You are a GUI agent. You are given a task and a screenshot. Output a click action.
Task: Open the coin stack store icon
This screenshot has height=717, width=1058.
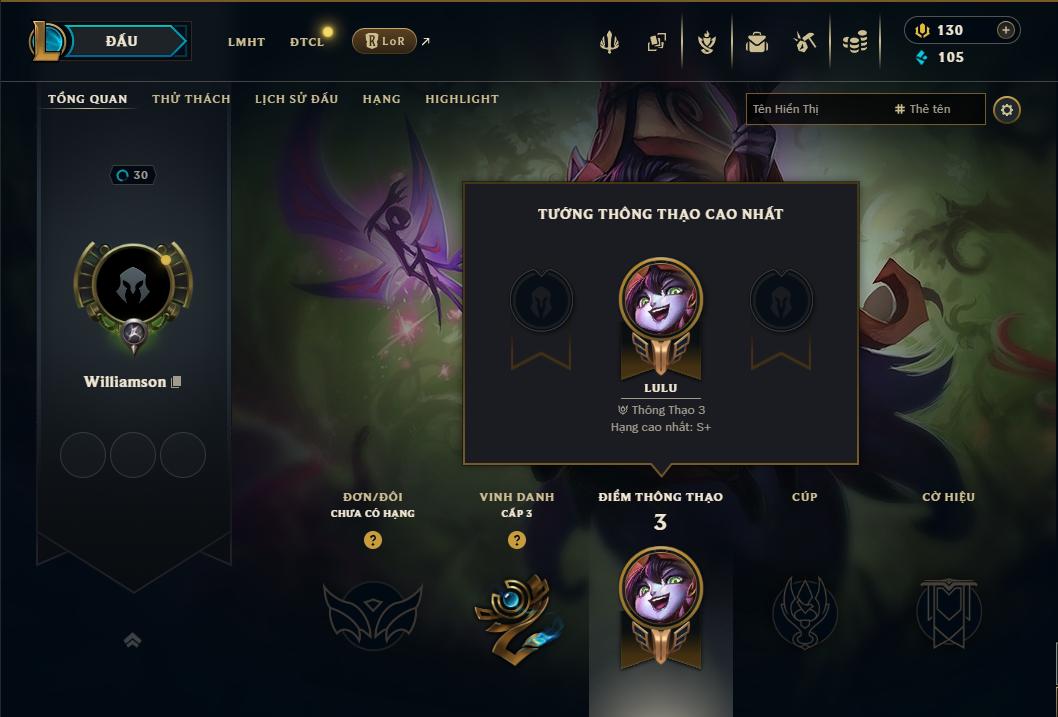pos(854,42)
